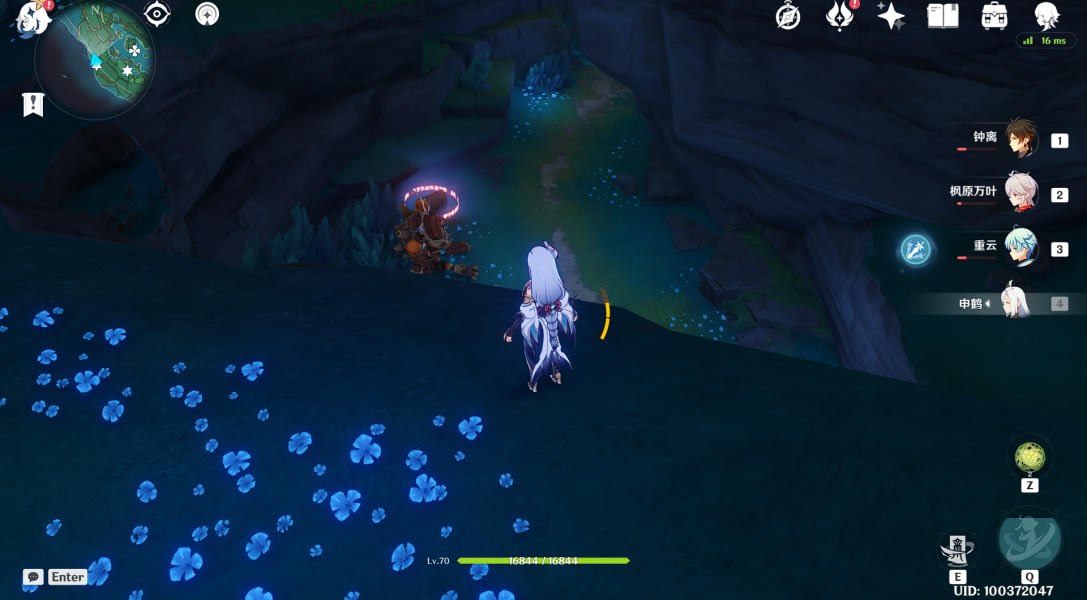The height and width of the screenshot is (600, 1087).
Task: Open the battle pass icon
Action: pyautogui.click(x=839, y=16)
